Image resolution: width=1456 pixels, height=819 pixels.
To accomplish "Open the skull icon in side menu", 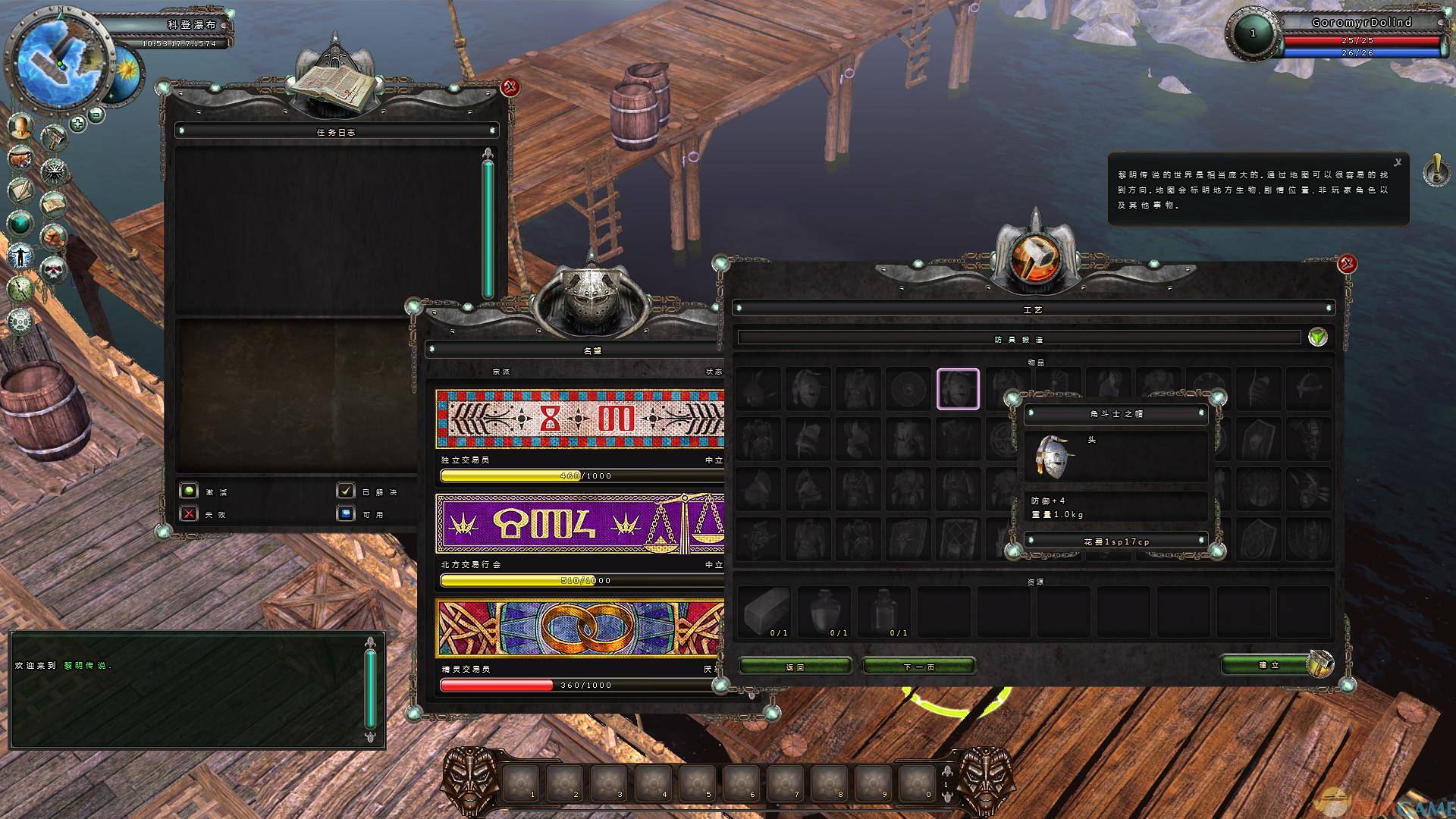I will pos(53,268).
